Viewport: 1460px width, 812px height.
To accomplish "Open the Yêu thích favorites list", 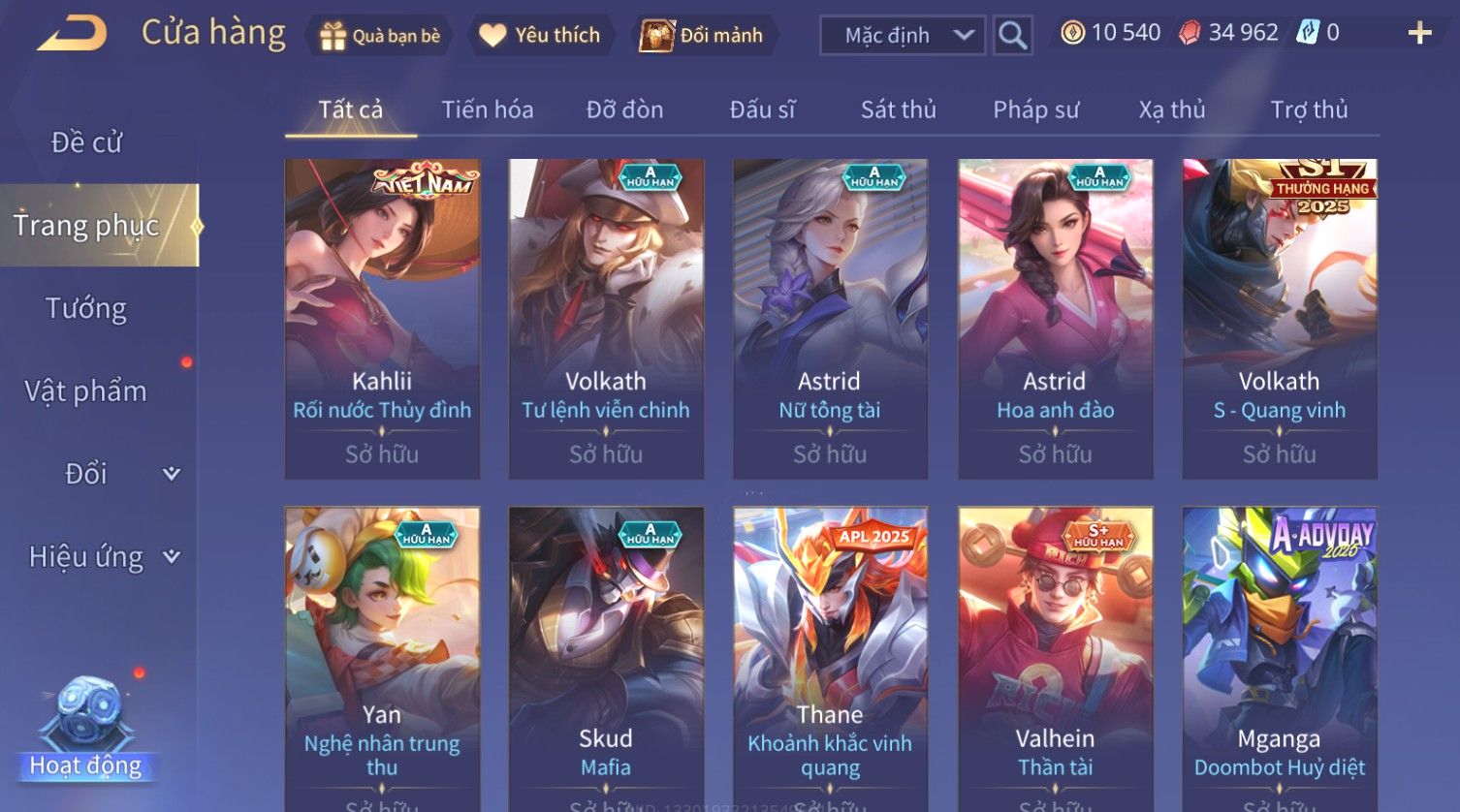I will click(x=541, y=36).
